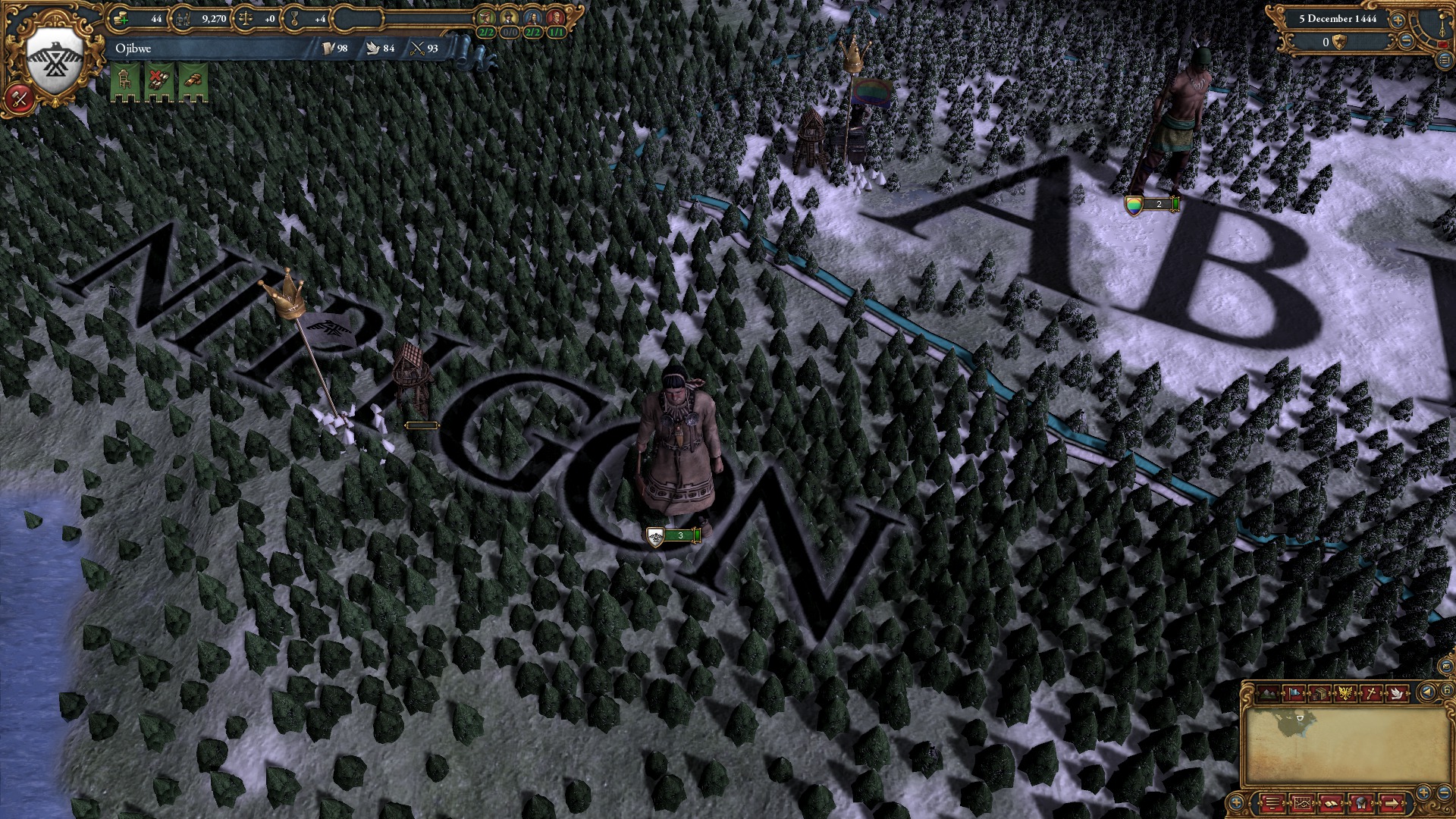Toggle the political map mode flag icon
1456x819 pixels.
tap(1294, 694)
